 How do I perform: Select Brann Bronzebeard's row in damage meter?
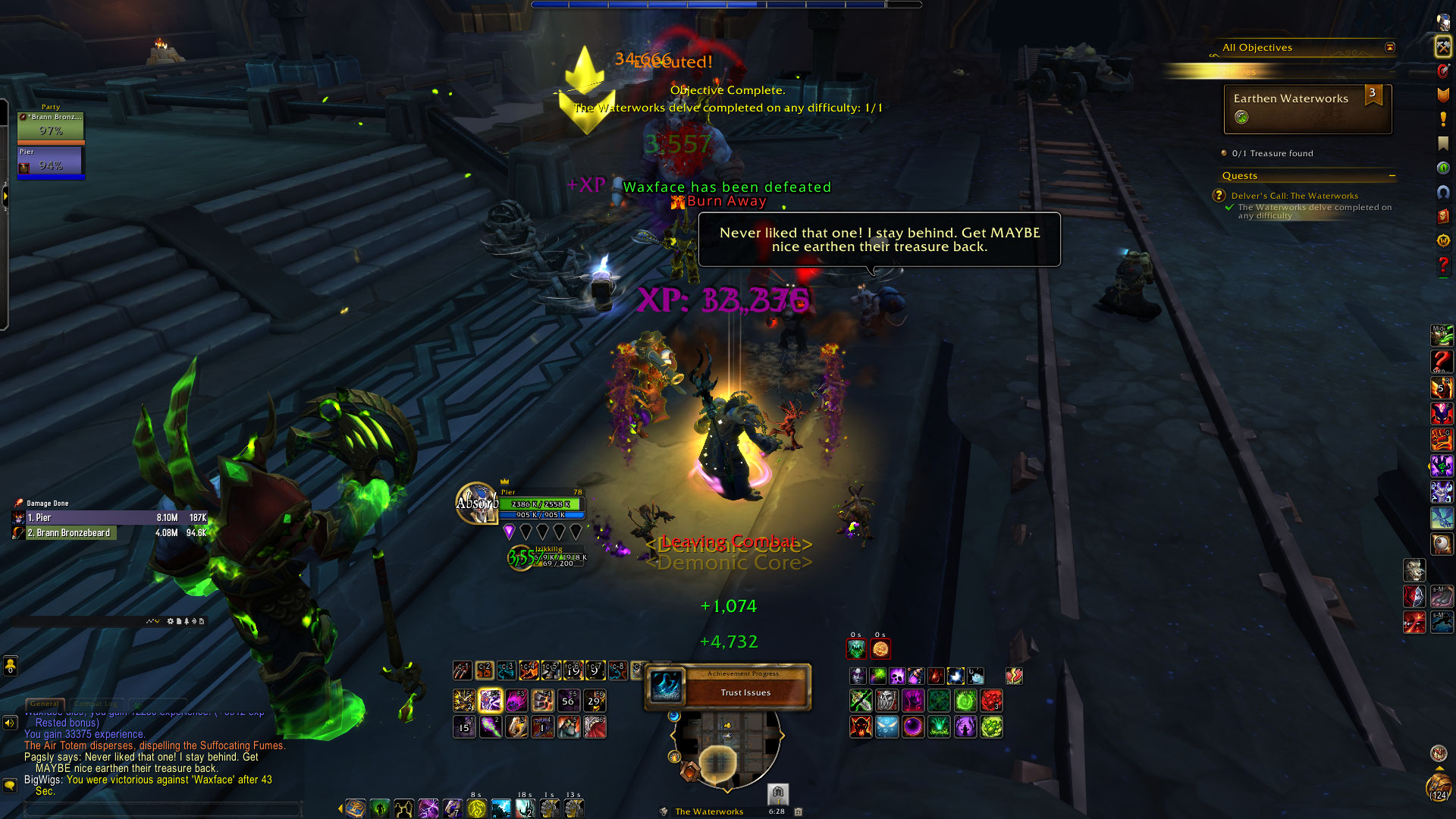pyautogui.click(x=109, y=533)
